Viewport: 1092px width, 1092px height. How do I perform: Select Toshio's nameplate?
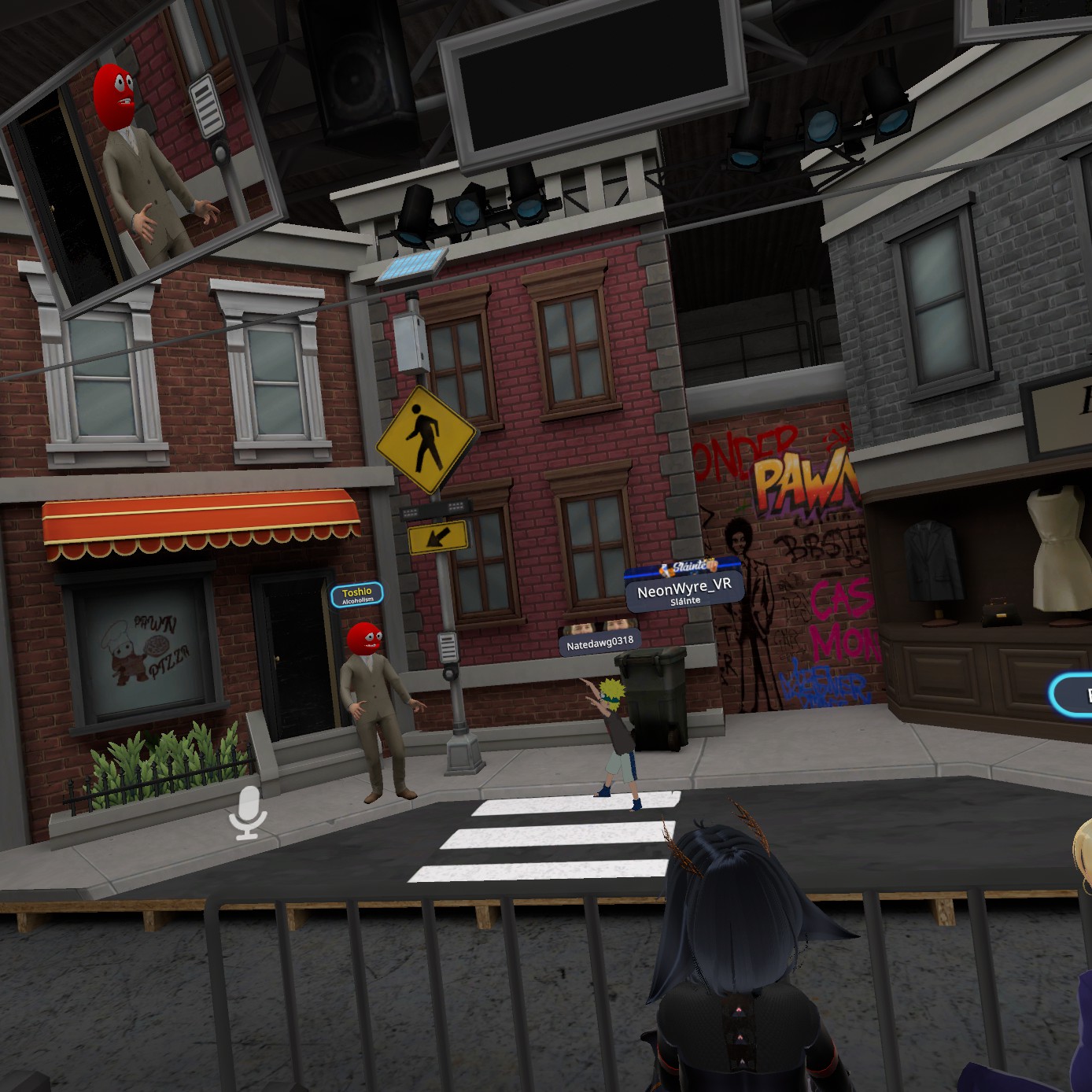pos(356,595)
